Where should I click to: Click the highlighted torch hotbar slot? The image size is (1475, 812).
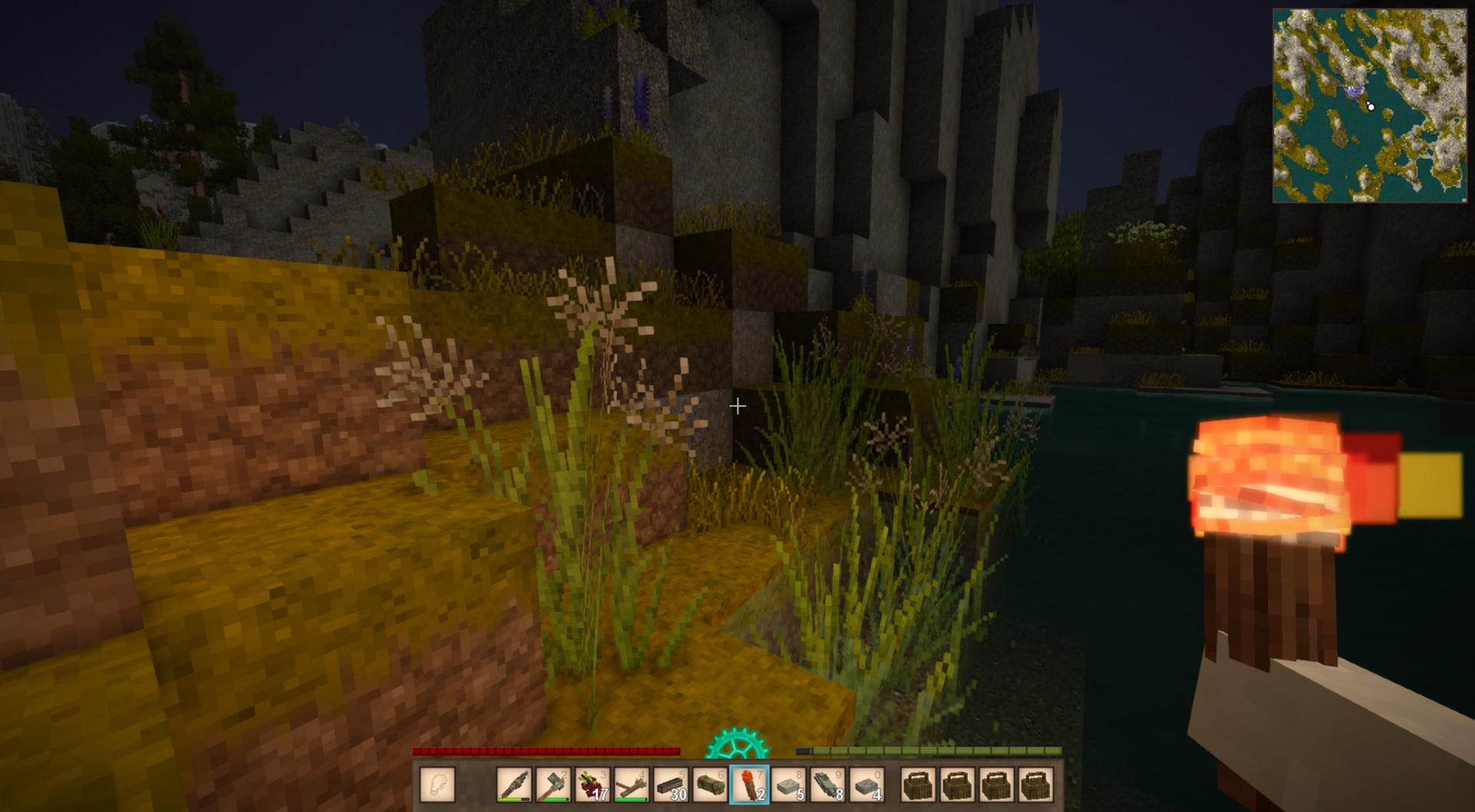click(749, 784)
